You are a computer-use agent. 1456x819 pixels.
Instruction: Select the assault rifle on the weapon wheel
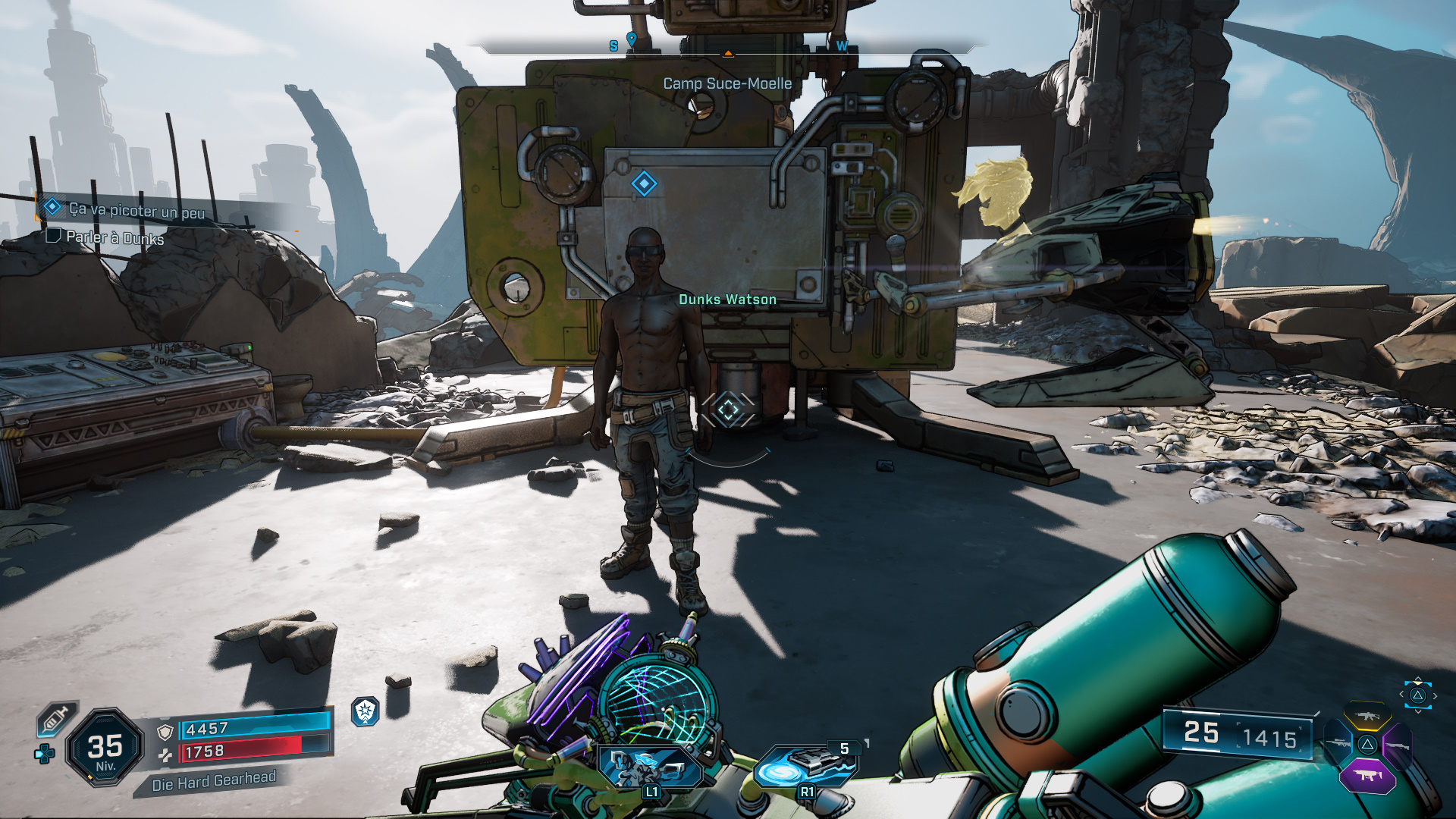[x=1367, y=715]
